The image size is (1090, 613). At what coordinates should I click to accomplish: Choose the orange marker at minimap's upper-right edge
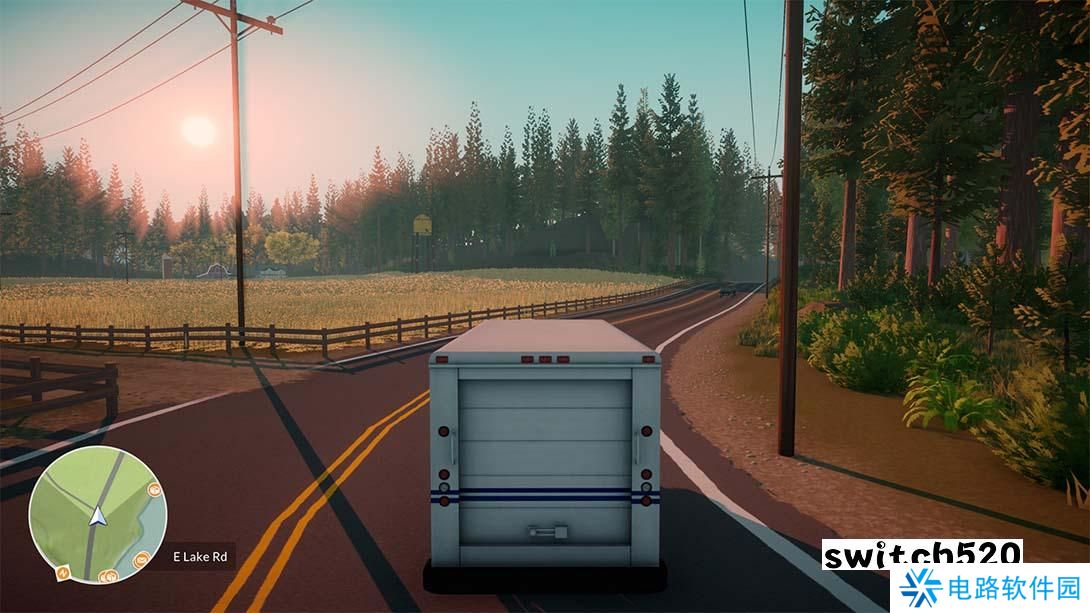pyautogui.click(x=154, y=490)
